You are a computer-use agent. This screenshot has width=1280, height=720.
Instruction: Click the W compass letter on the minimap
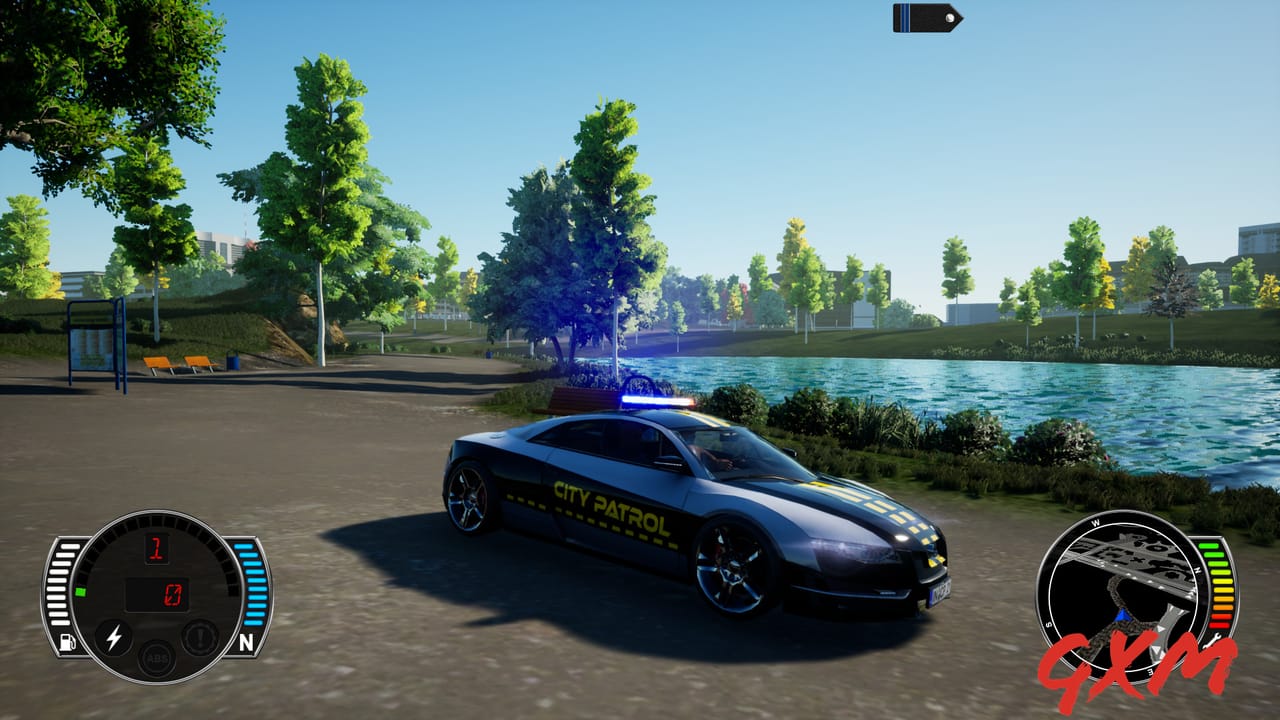click(1096, 522)
